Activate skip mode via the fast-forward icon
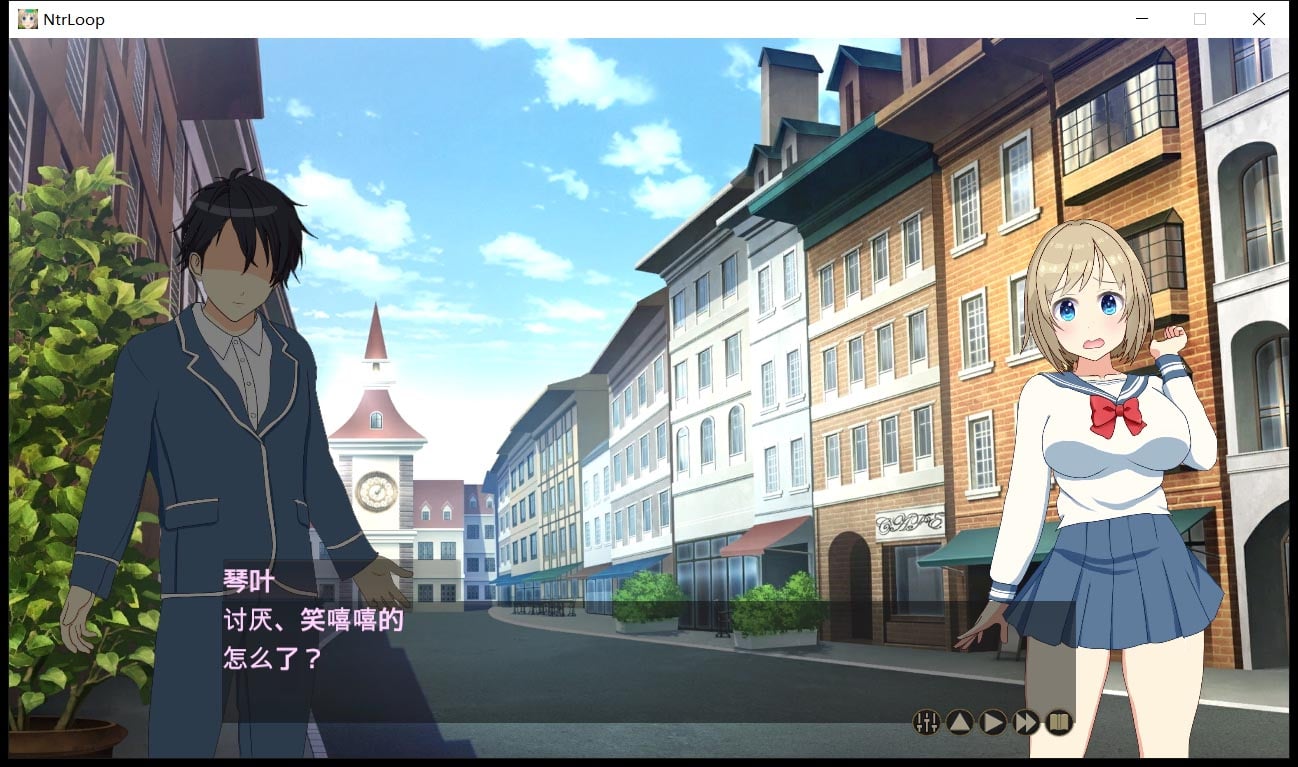This screenshot has height=767, width=1298. click(x=1025, y=722)
